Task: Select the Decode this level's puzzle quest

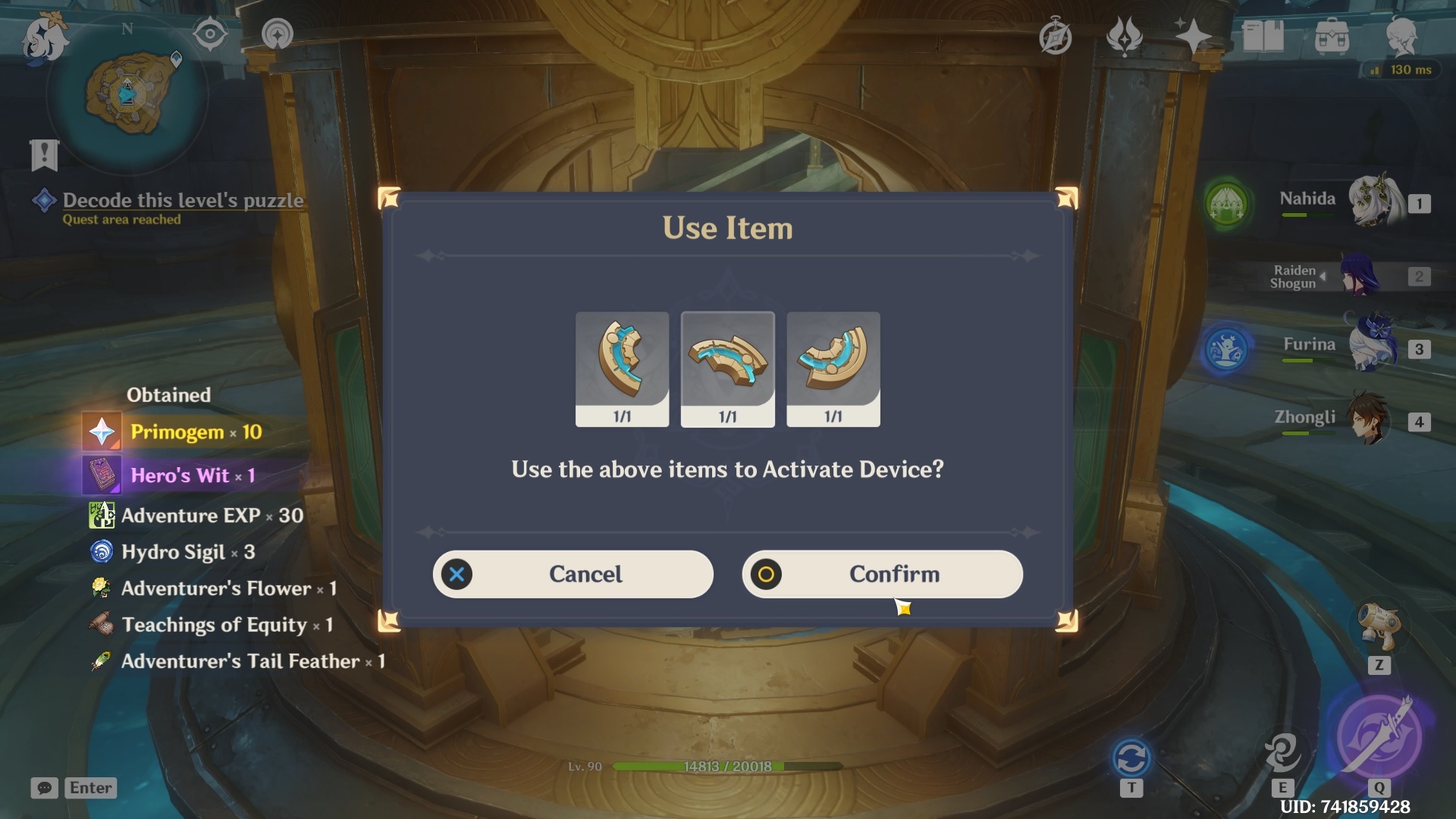Action: pyautogui.click(x=182, y=201)
